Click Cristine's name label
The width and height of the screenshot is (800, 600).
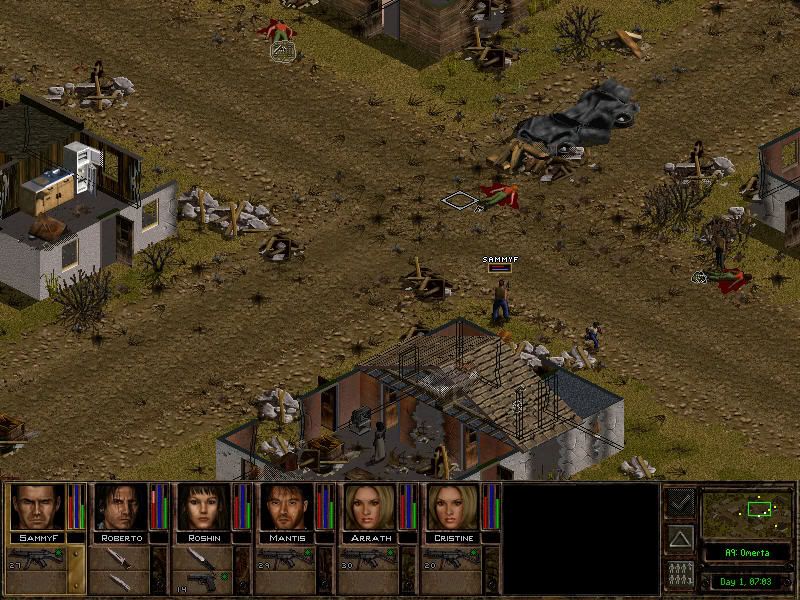pyautogui.click(x=452, y=538)
